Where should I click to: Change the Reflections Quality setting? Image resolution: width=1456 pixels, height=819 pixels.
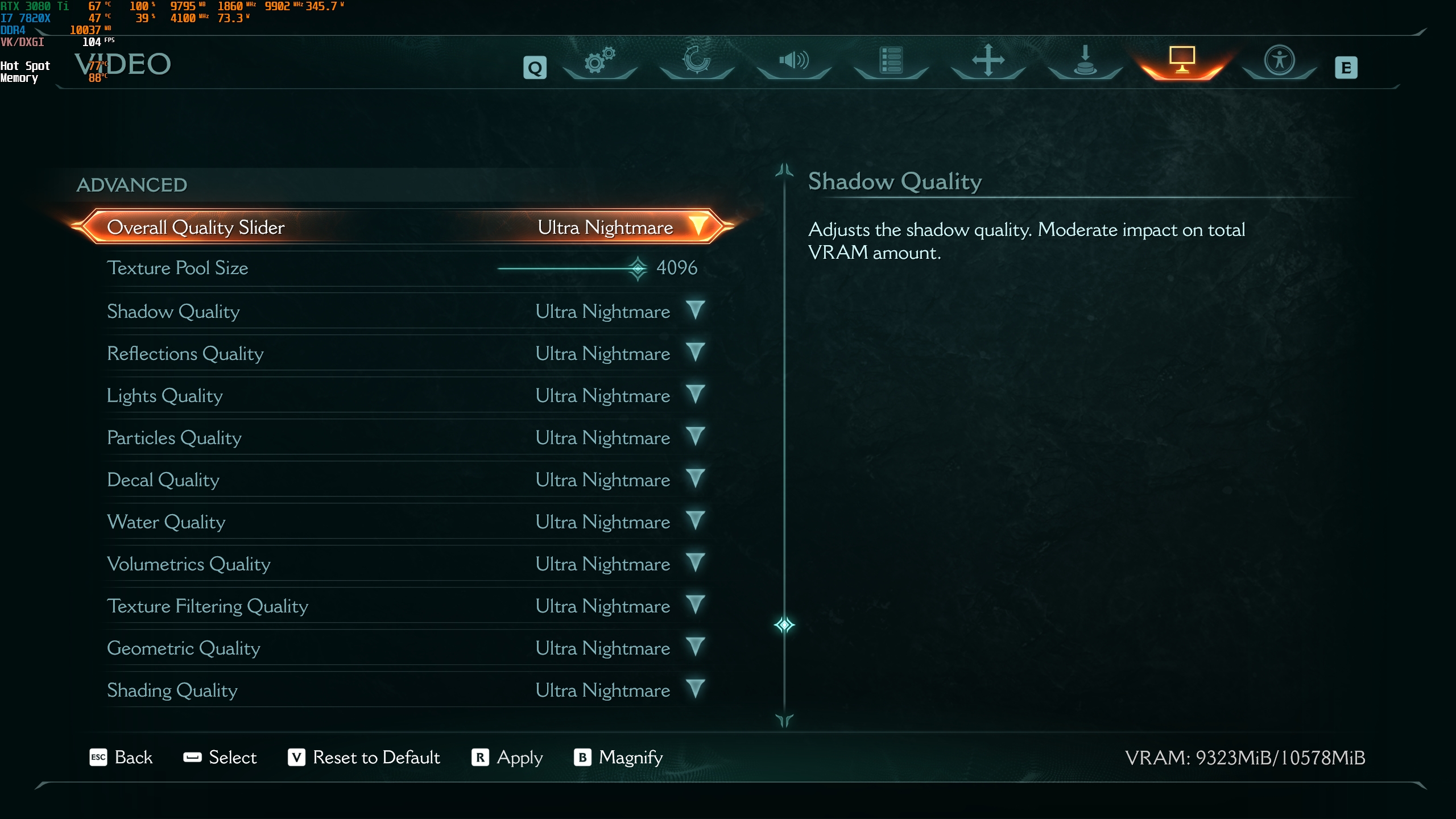695,353
